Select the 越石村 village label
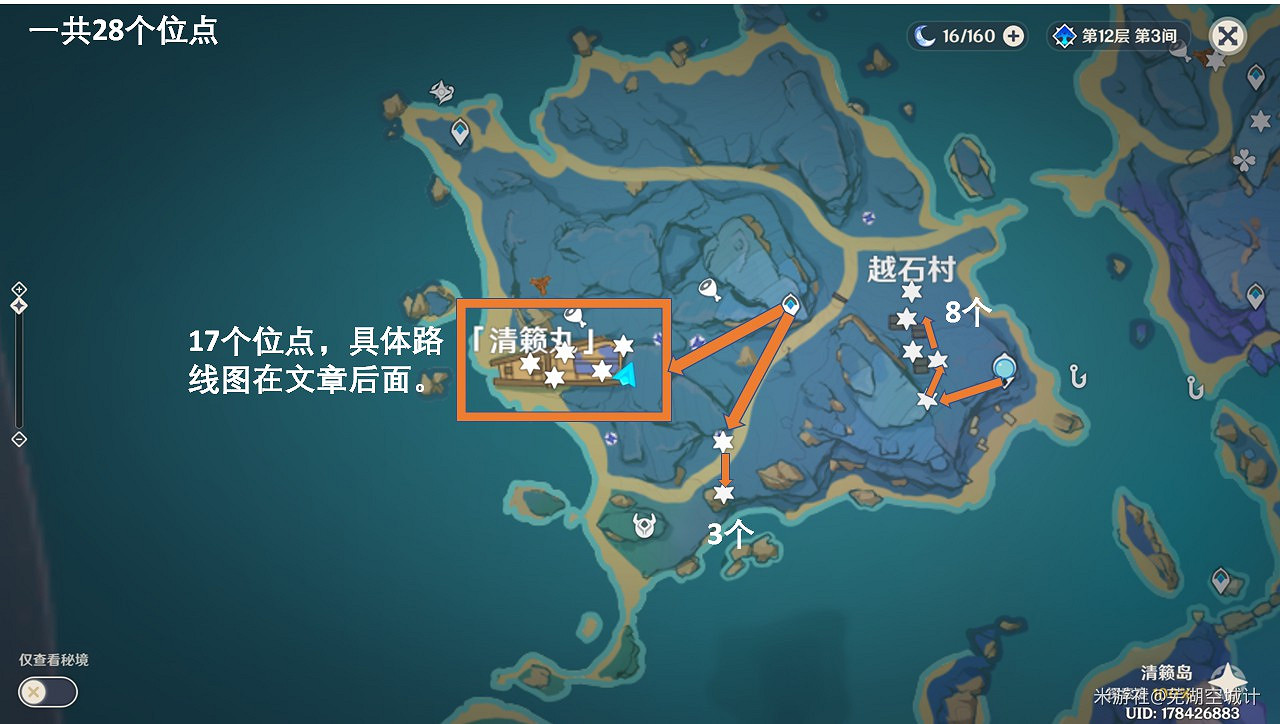The width and height of the screenshot is (1280, 724). [x=911, y=266]
